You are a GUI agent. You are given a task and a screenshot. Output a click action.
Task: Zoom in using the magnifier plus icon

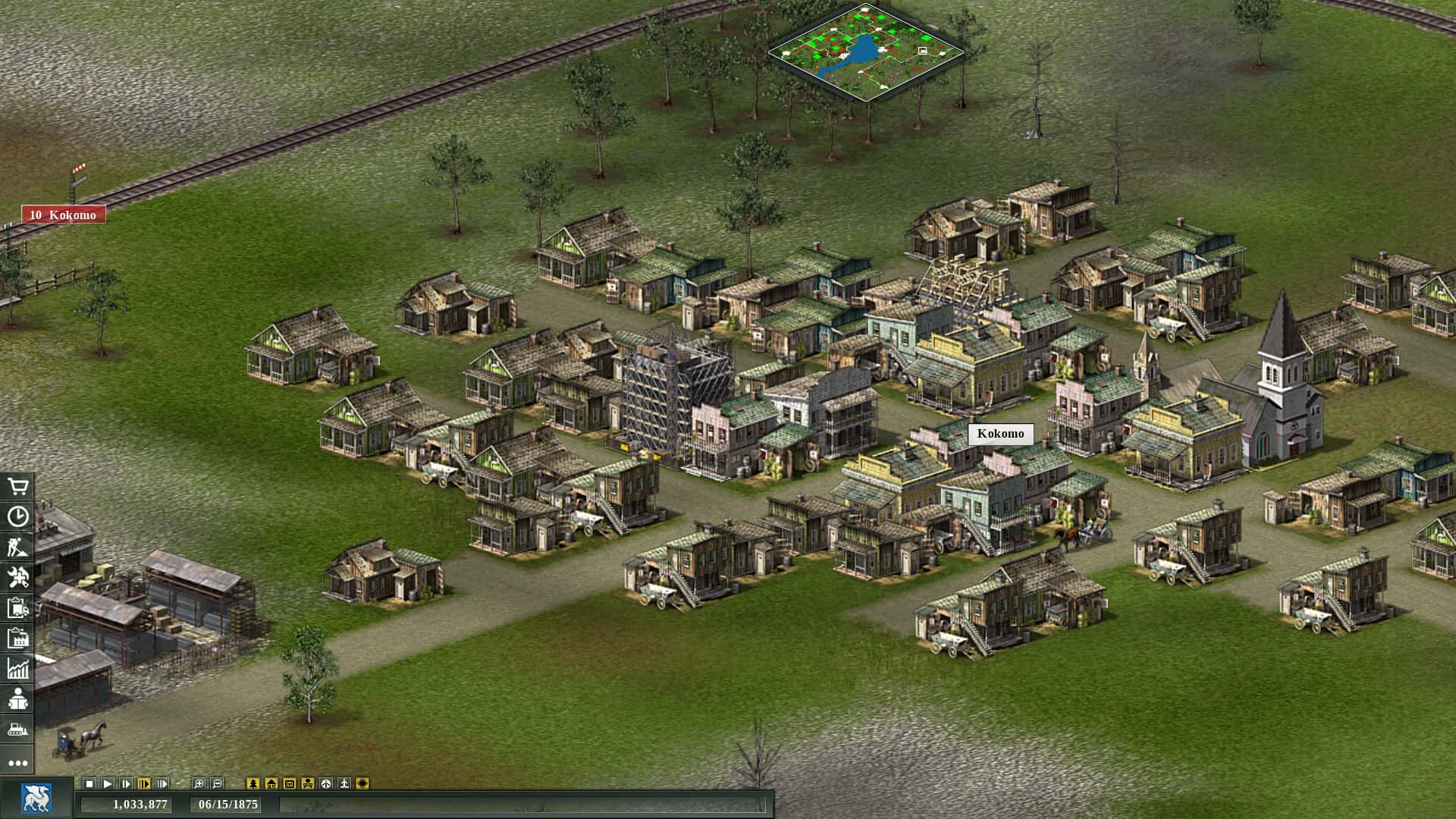(x=199, y=783)
